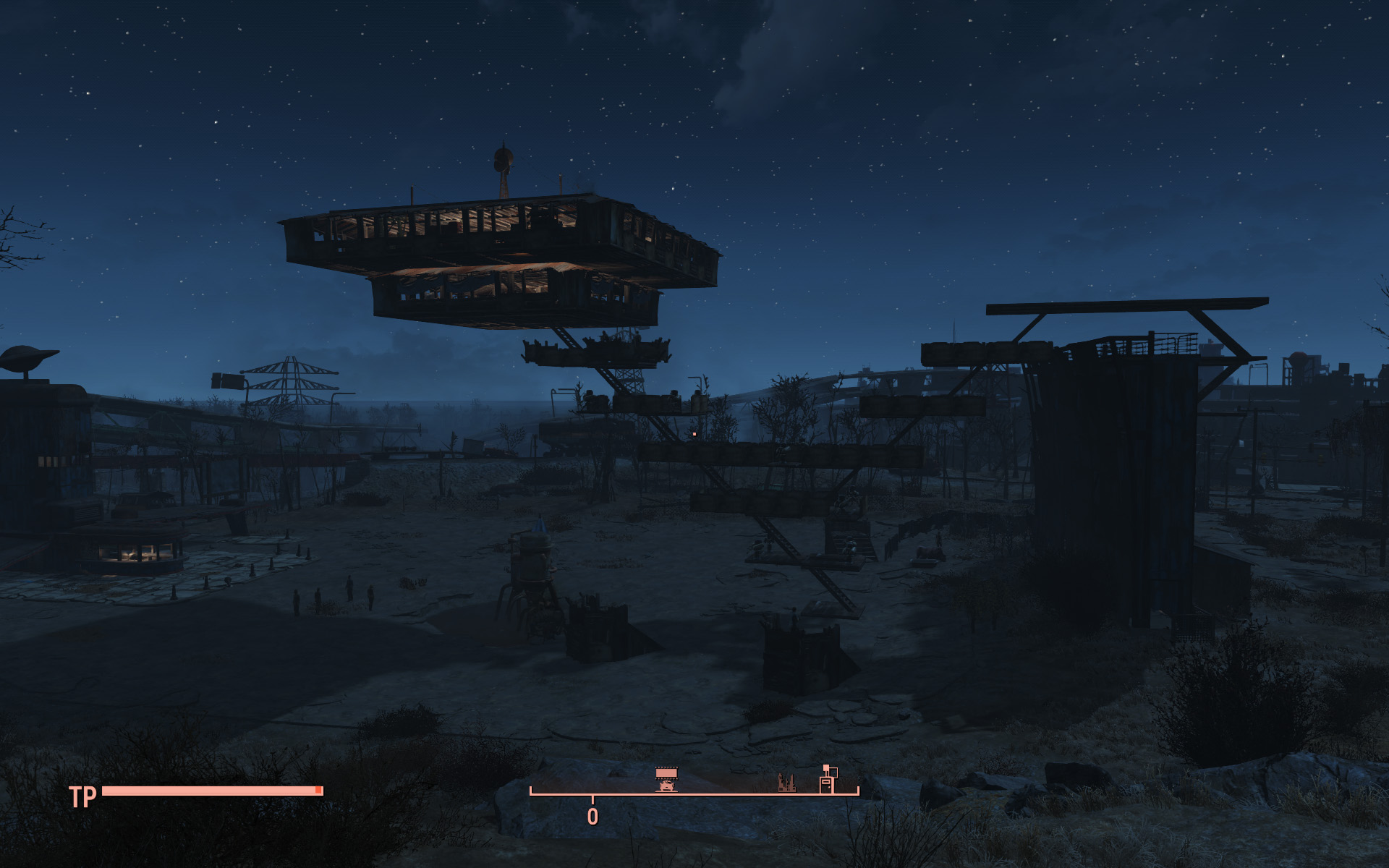
Task: Click the drive-in theater compass marker
Action: tap(666, 780)
